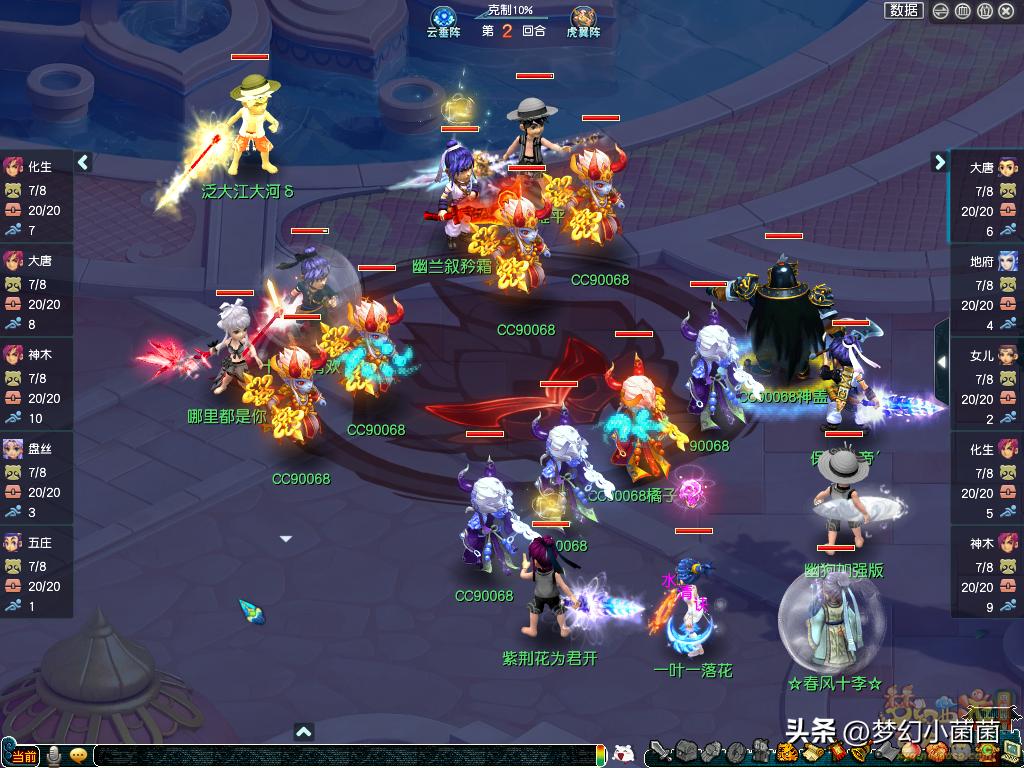
Task: Expand the chat log with up arrow
Action: click(x=304, y=732)
